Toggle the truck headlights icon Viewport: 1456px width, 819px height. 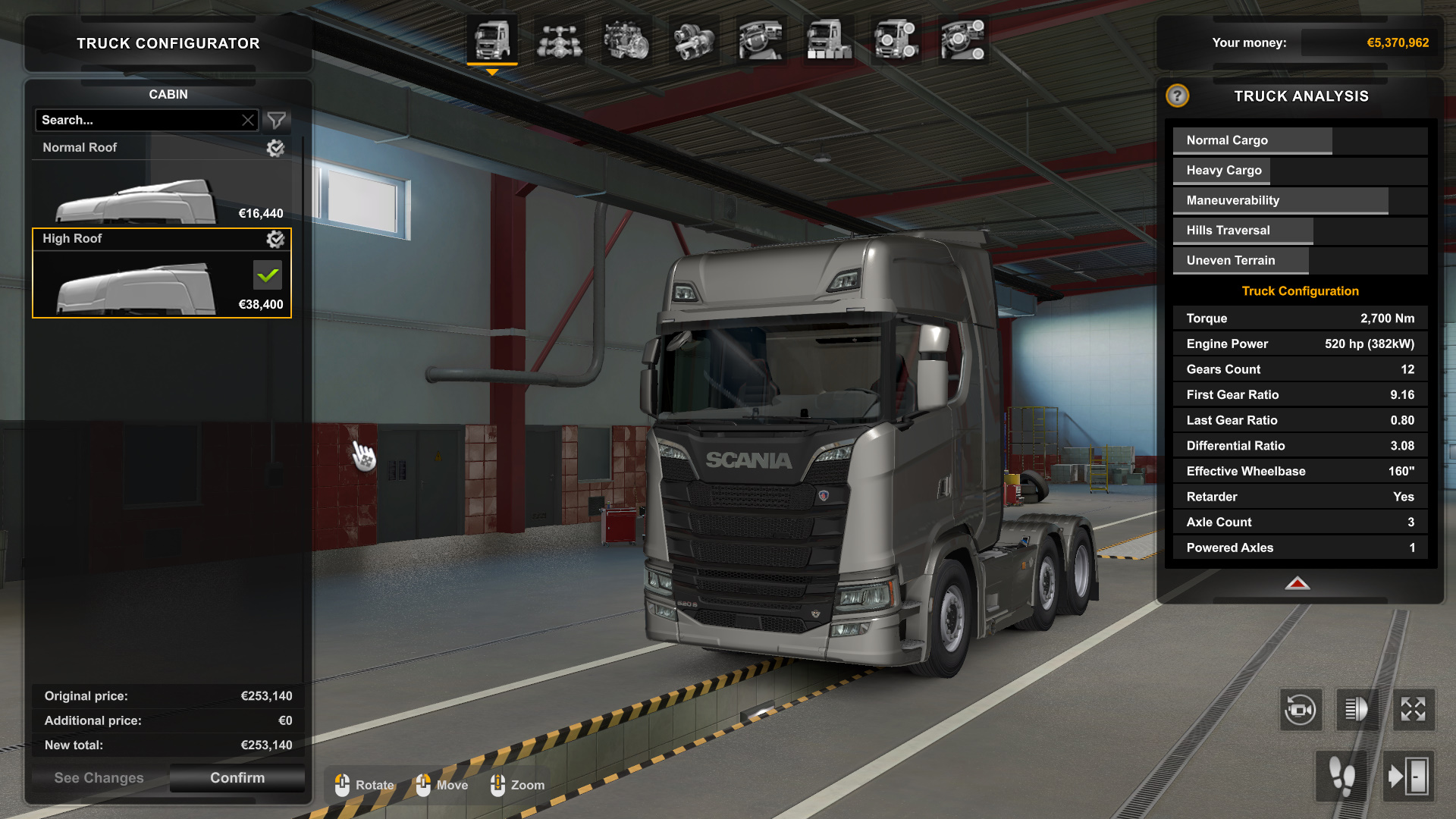click(1357, 710)
